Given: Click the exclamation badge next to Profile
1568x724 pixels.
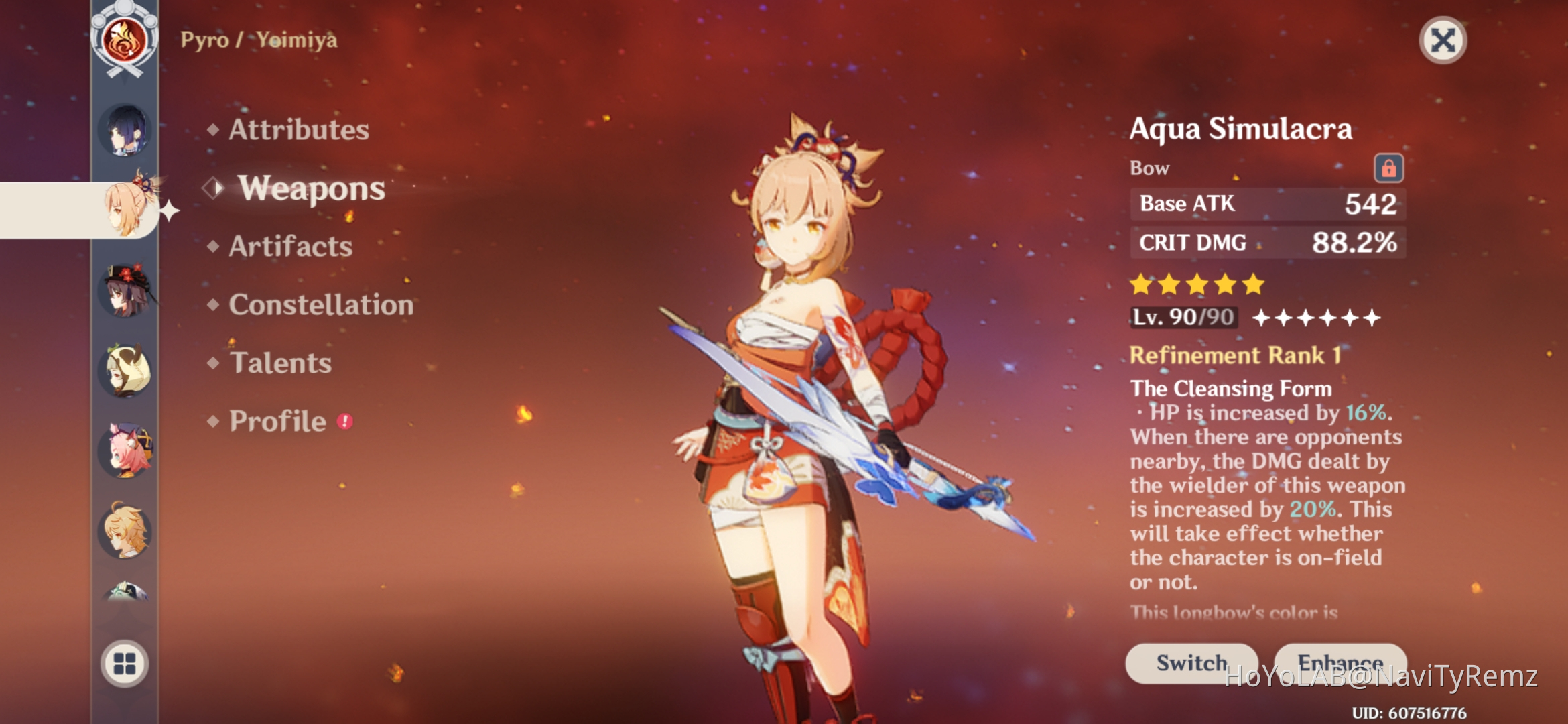Looking at the screenshot, I should [344, 421].
